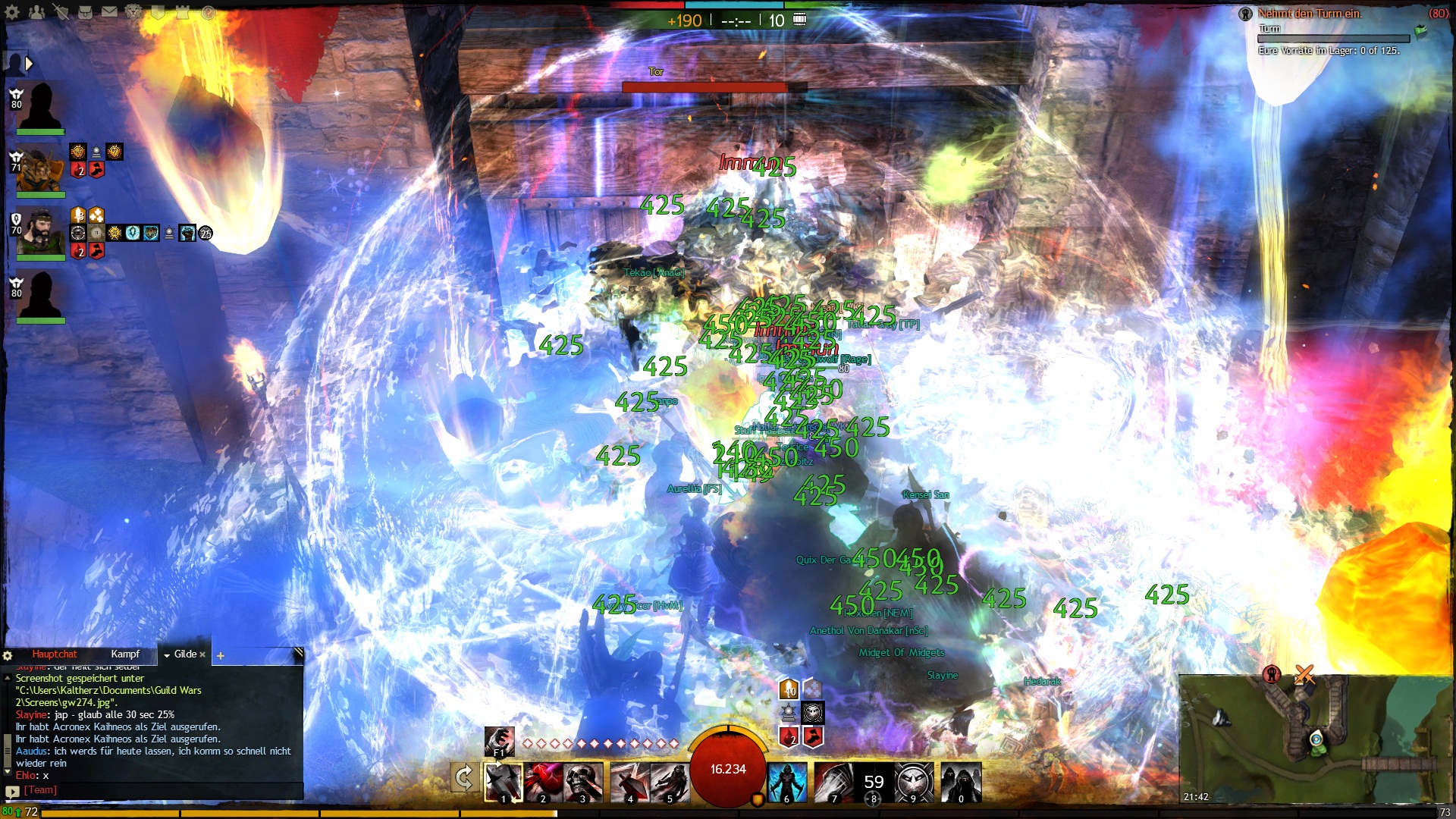Switch to the Hauptchat tab

[55, 654]
